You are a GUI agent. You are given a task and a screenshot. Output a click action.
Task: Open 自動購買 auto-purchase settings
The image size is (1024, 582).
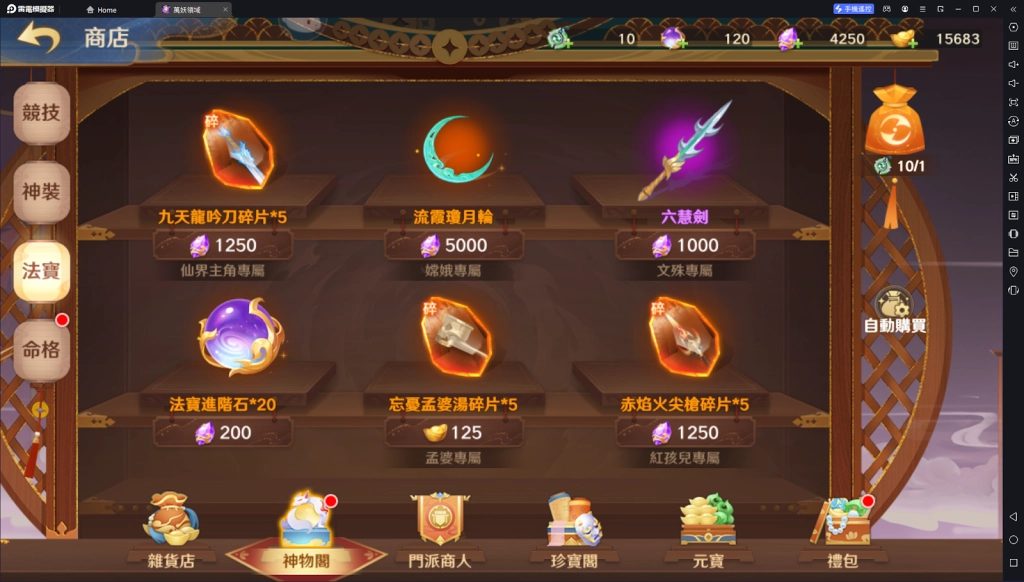pyautogui.click(x=895, y=311)
